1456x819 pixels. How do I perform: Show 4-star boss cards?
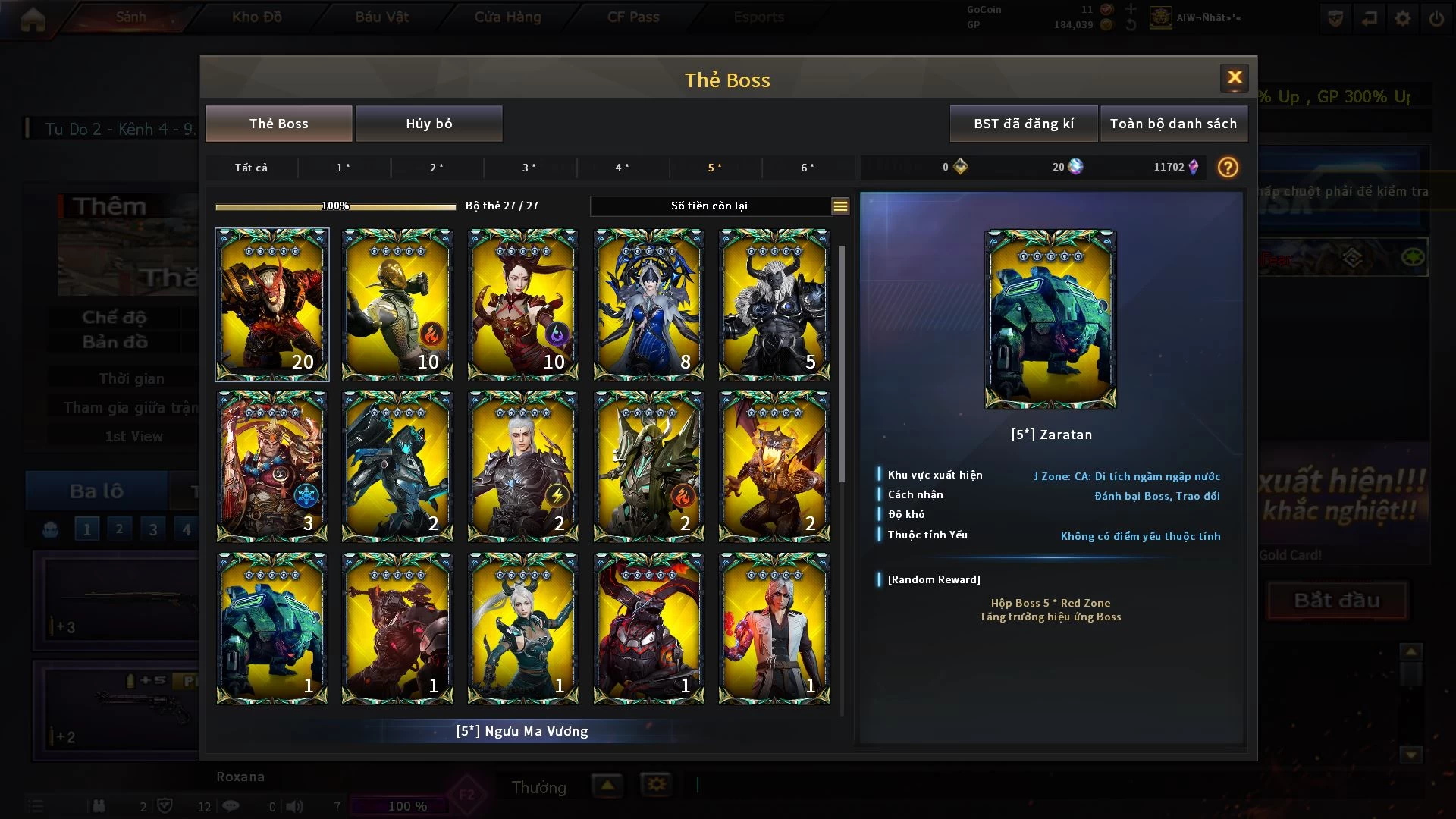(622, 168)
